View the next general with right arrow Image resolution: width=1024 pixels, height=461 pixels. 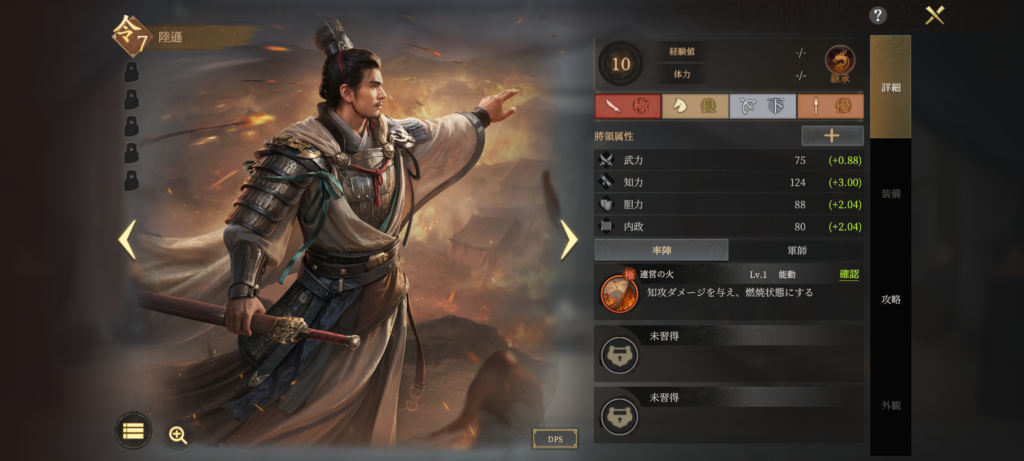(568, 239)
